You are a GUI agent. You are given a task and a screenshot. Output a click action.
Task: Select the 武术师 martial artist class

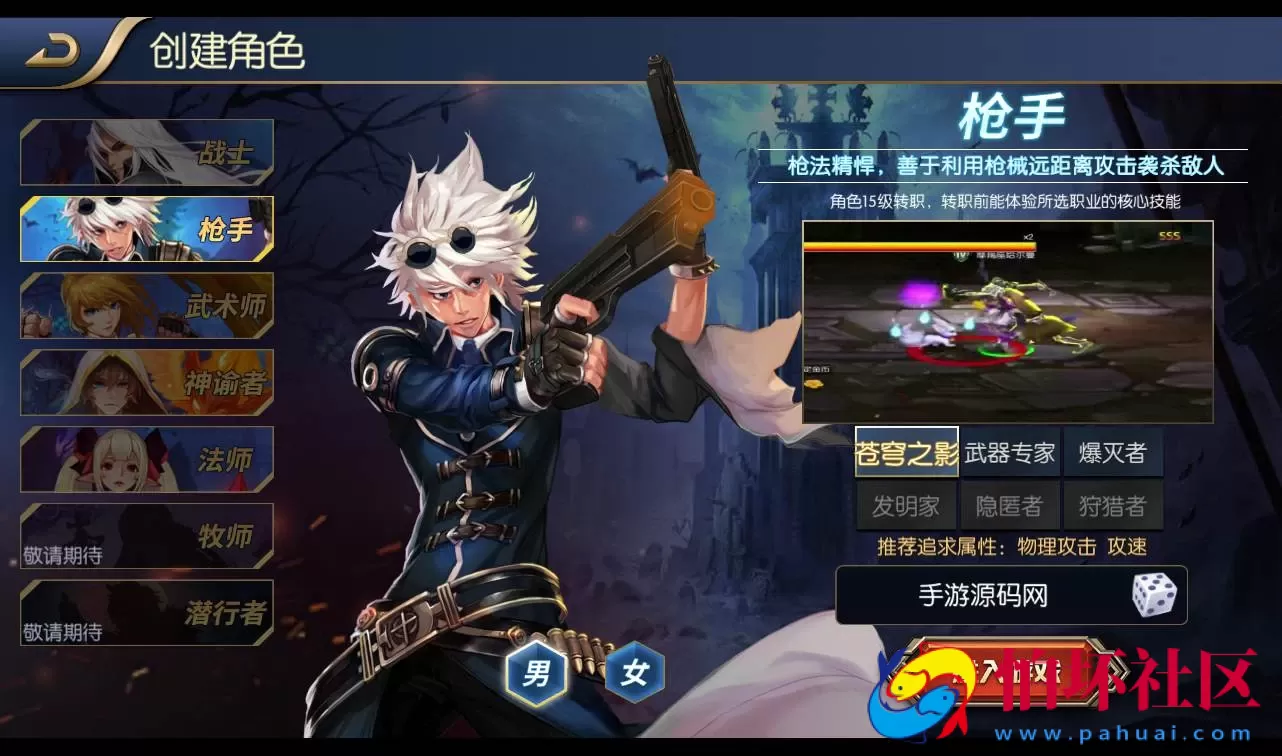tap(146, 306)
